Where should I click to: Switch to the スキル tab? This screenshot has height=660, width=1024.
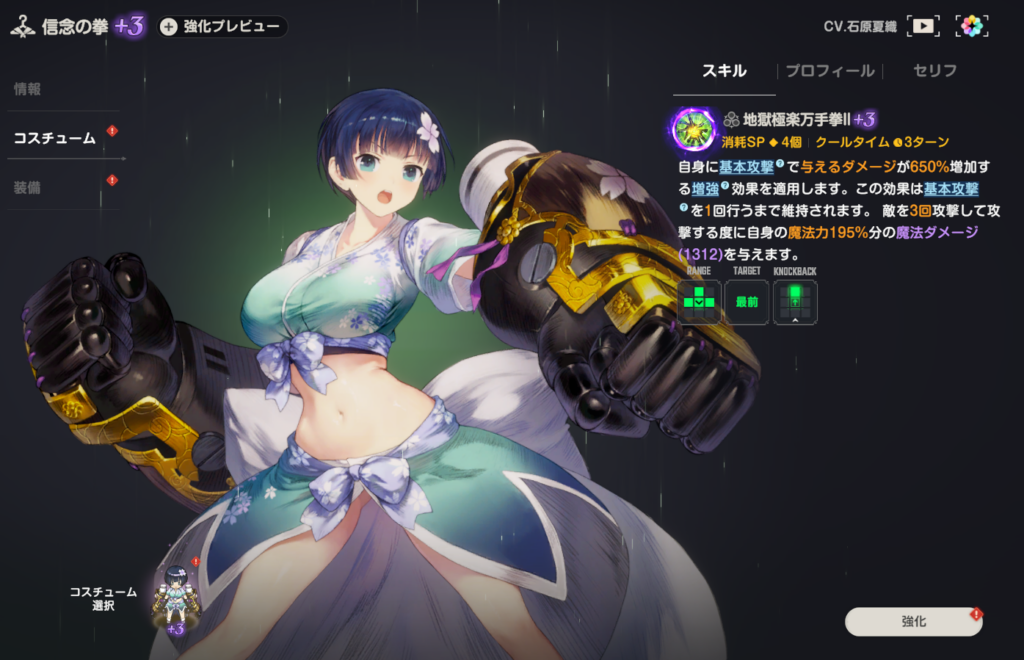[724, 71]
